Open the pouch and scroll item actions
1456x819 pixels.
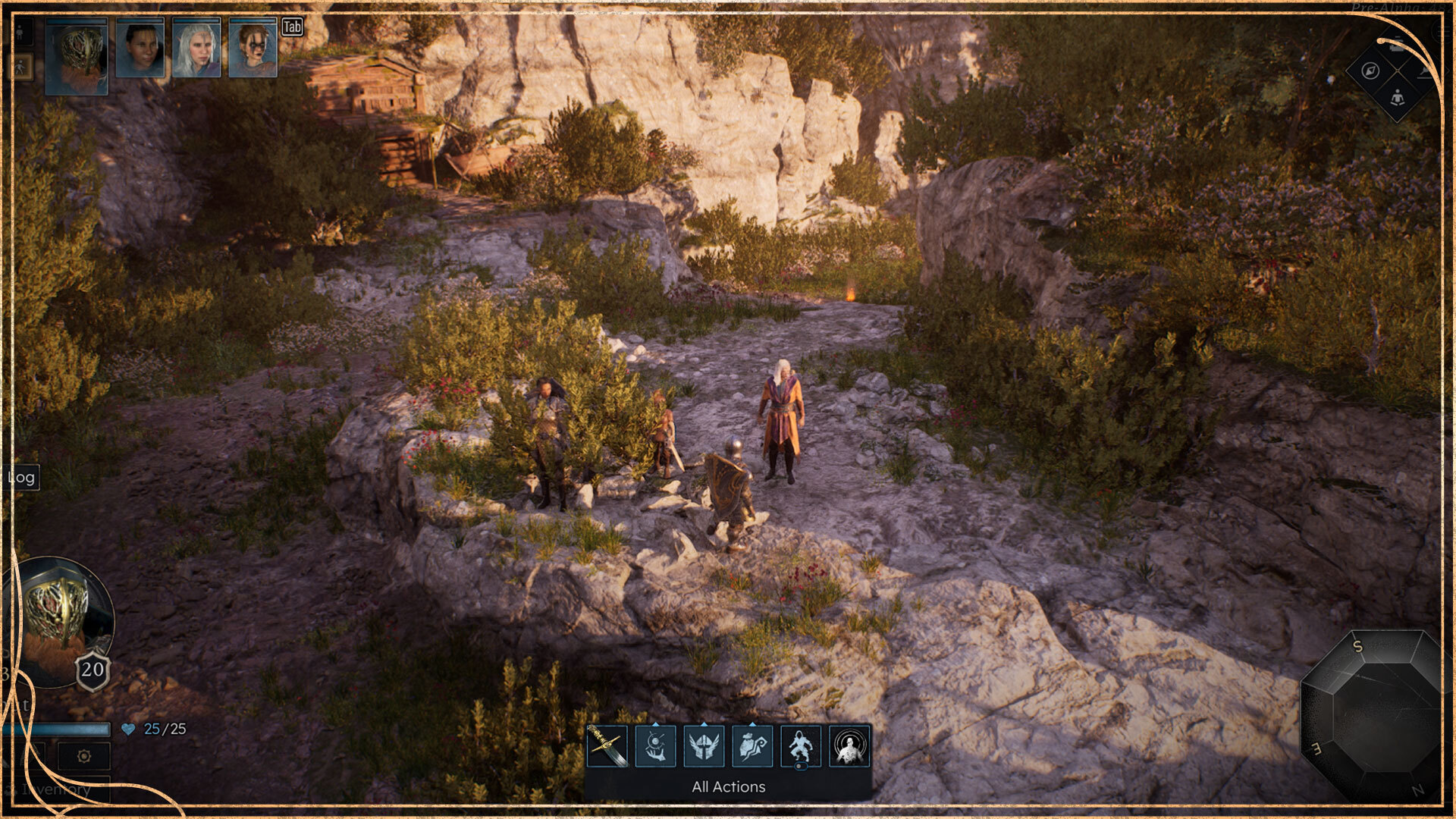click(x=752, y=746)
